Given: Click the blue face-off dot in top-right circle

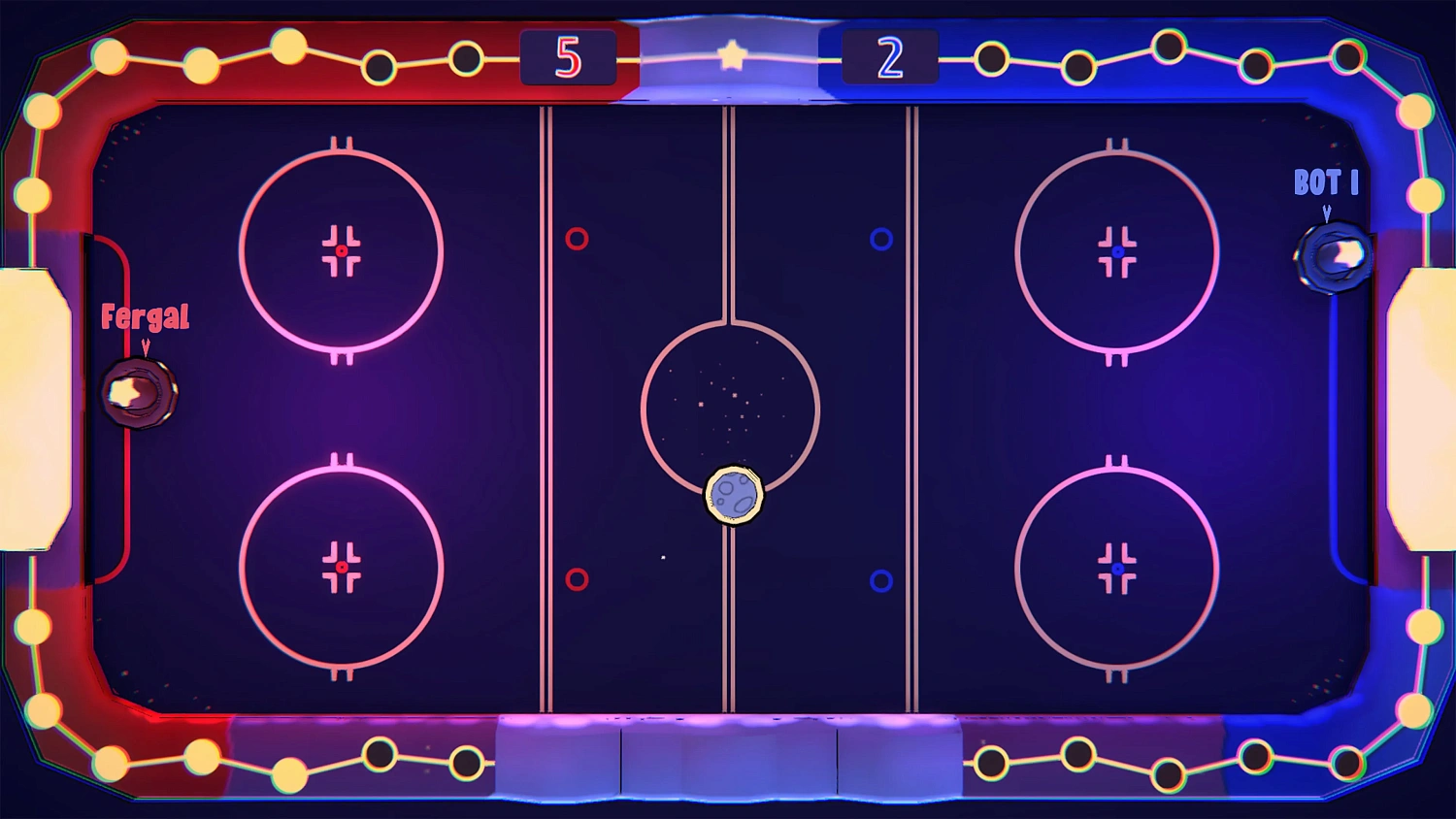Looking at the screenshot, I should coord(1117,249).
